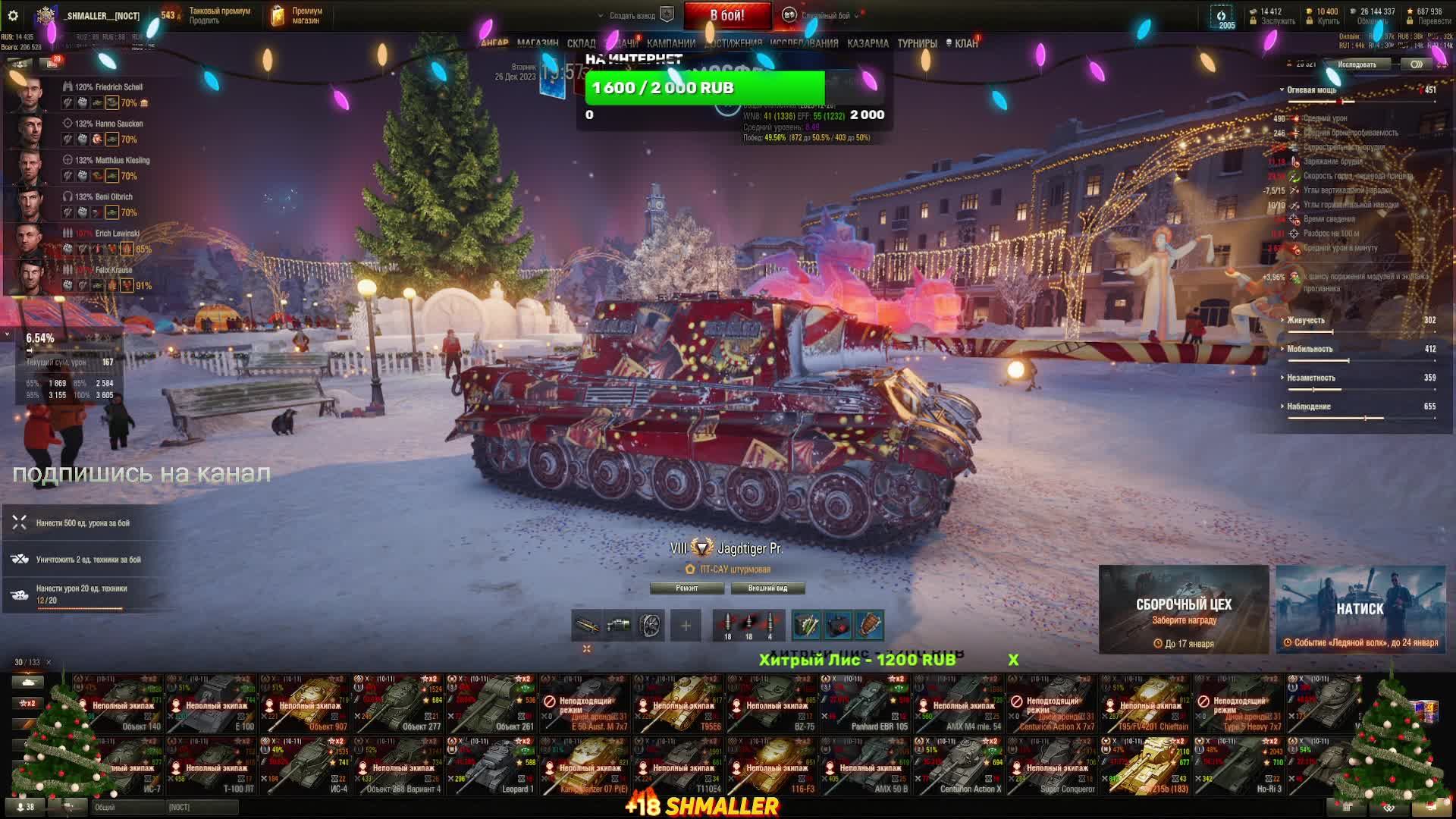Open the ТУРНИРЫ (tournaments) tab
Image resolution: width=1456 pixels, height=819 pixels.
click(917, 43)
